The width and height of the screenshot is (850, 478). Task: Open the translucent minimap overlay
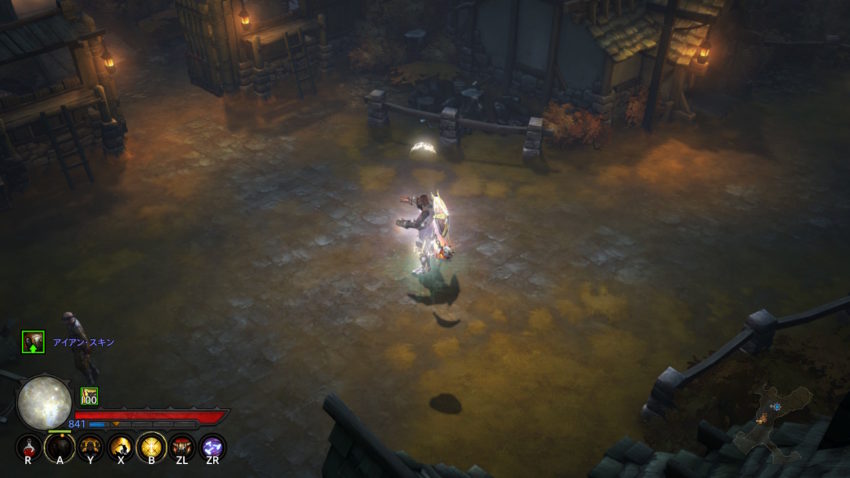click(x=772, y=422)
